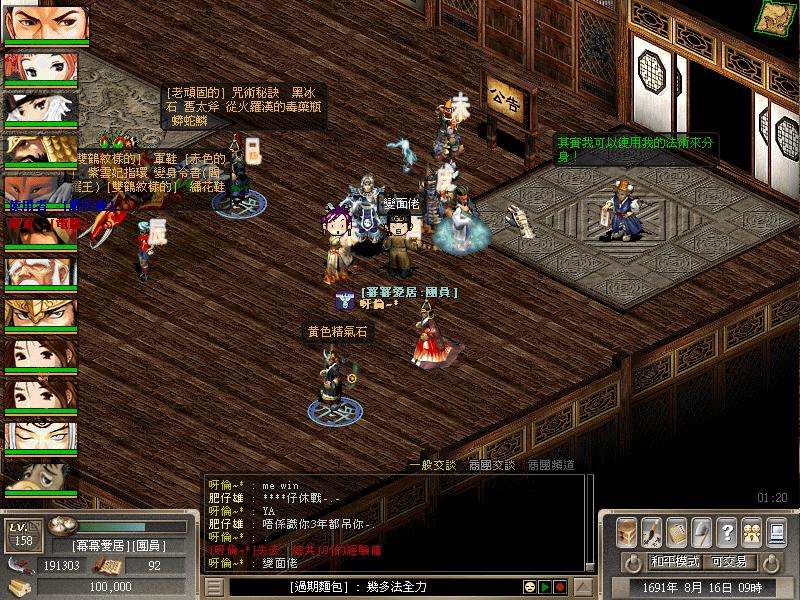The width and height of the screenshot is (800, 600).
Task: Switch to the 商團頻道 chat tab
Action: (551, 465)
